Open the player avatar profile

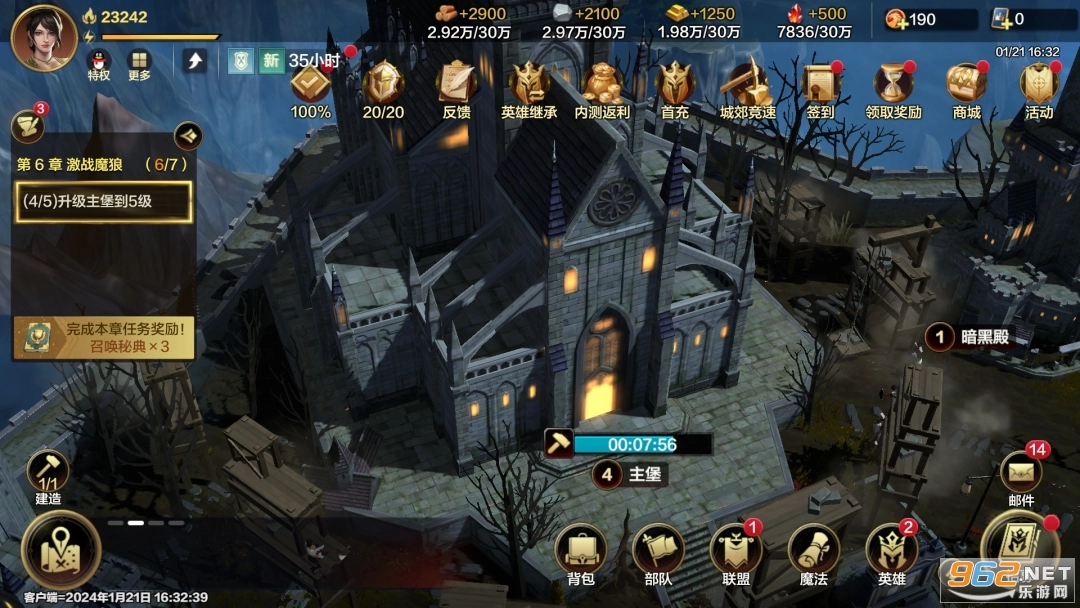43,37
